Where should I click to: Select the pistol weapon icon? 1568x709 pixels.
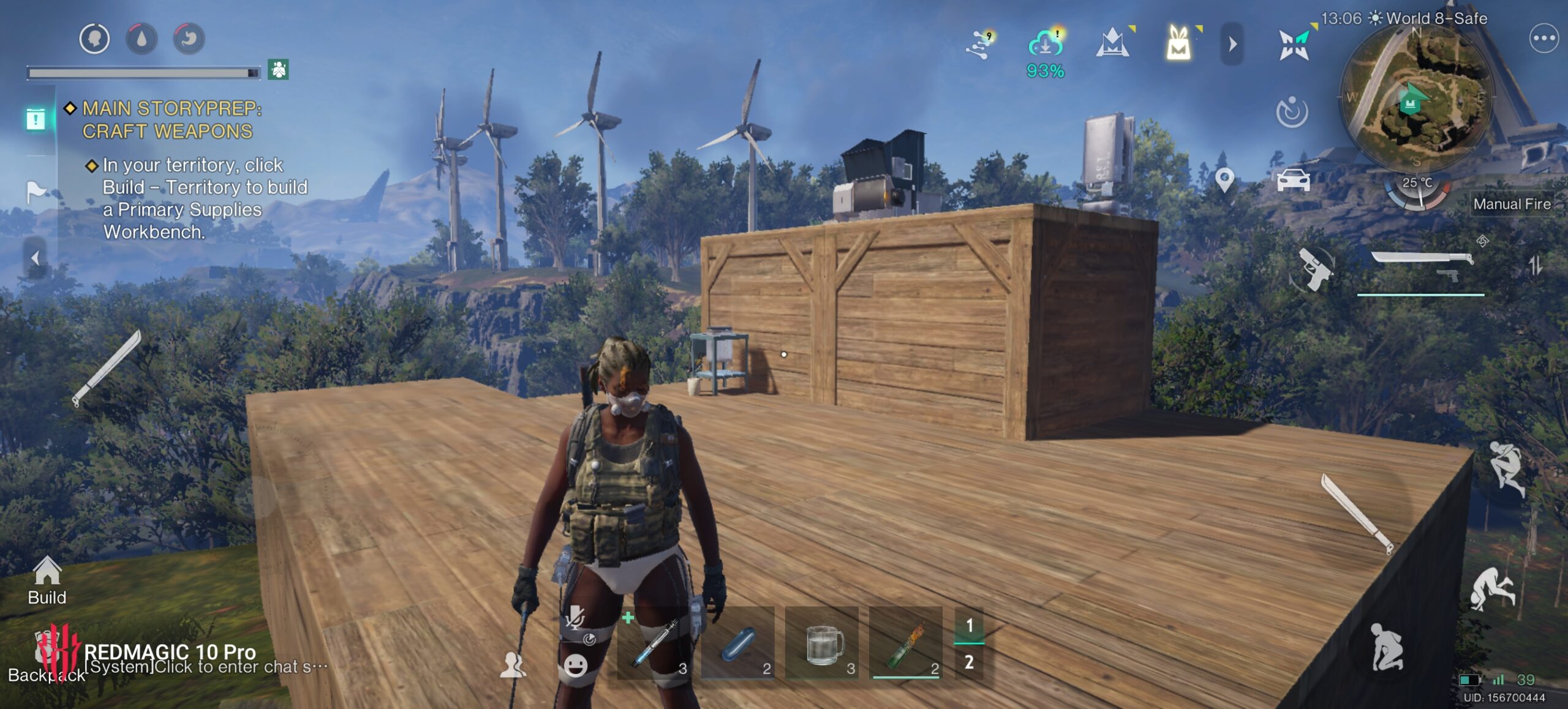[1313, 268]
